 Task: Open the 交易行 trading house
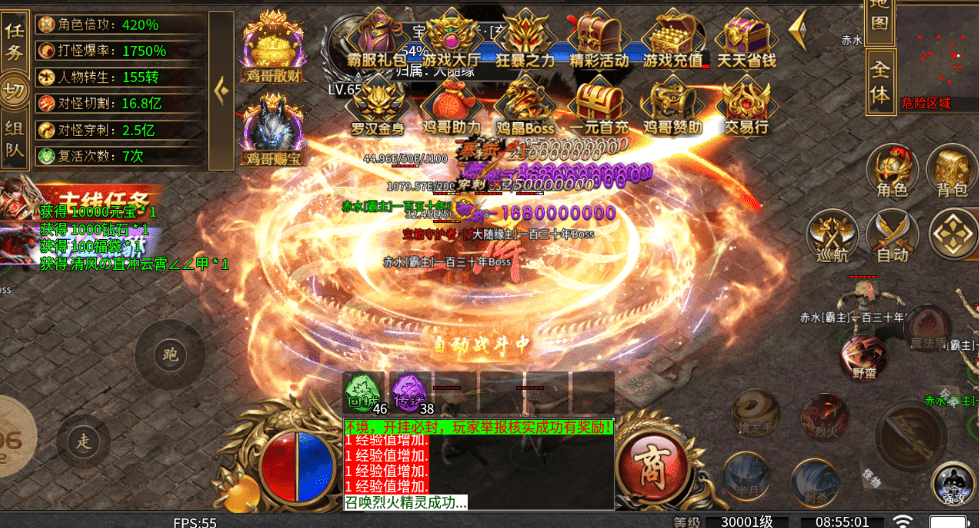click(x=746, y=106)
